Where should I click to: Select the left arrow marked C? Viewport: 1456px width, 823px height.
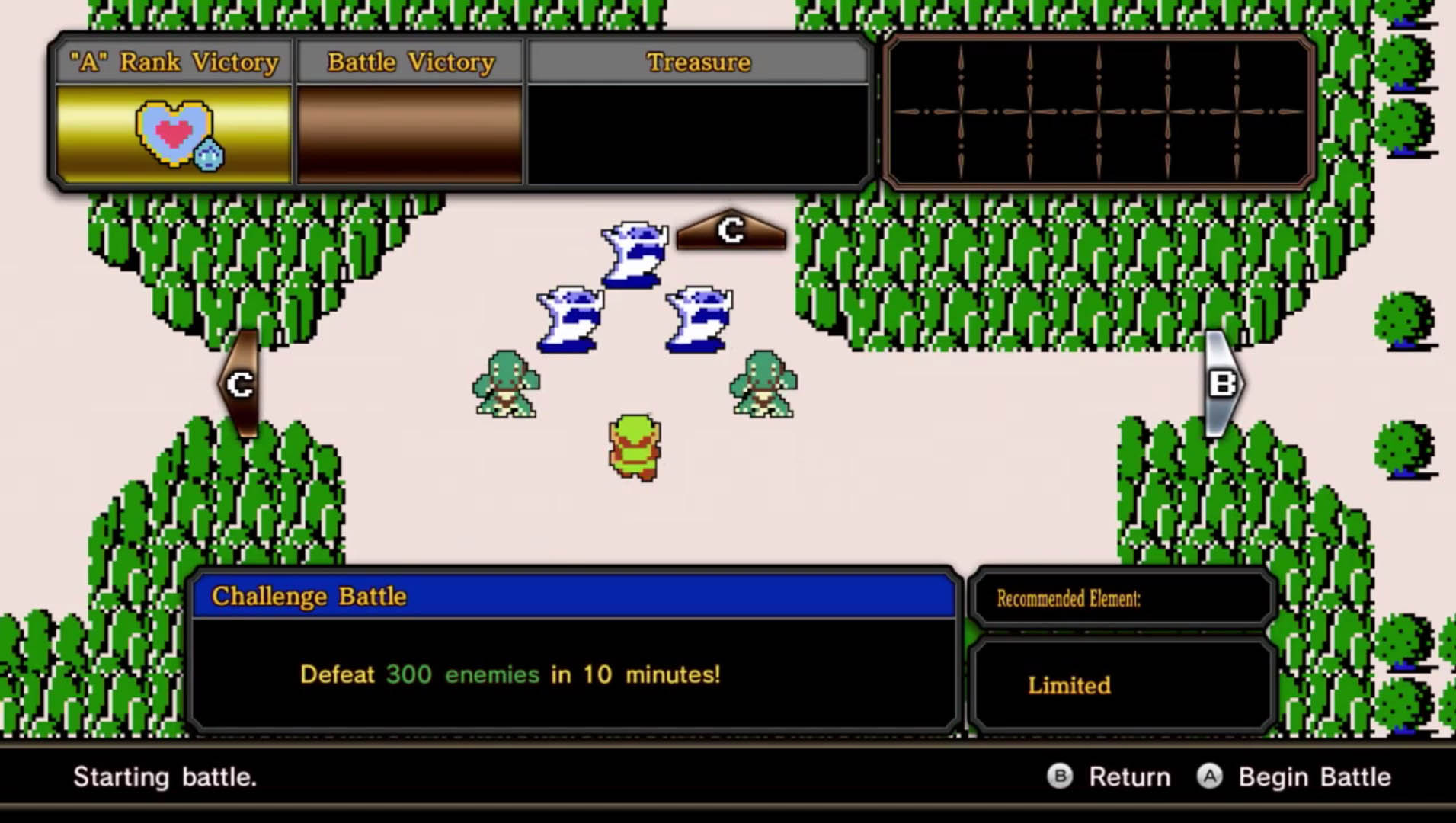pos(240,383)
